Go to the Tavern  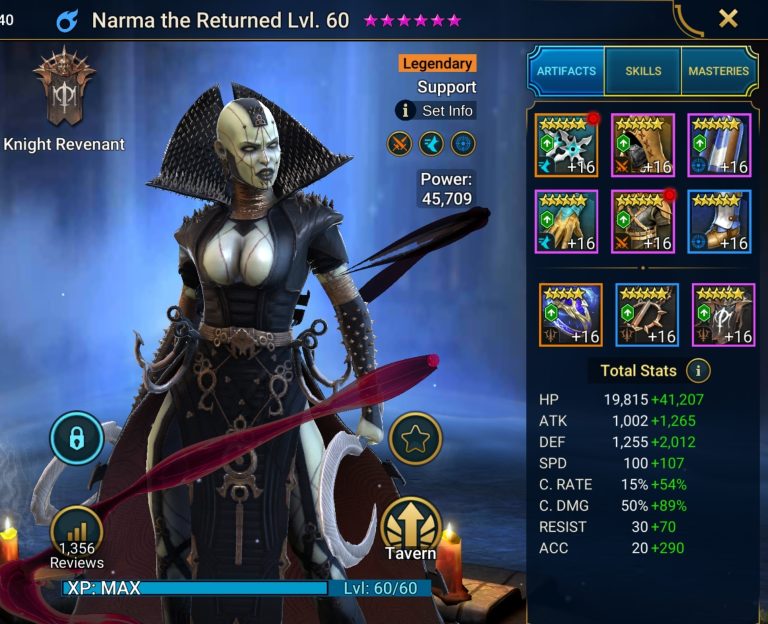(x=411, y=528)
